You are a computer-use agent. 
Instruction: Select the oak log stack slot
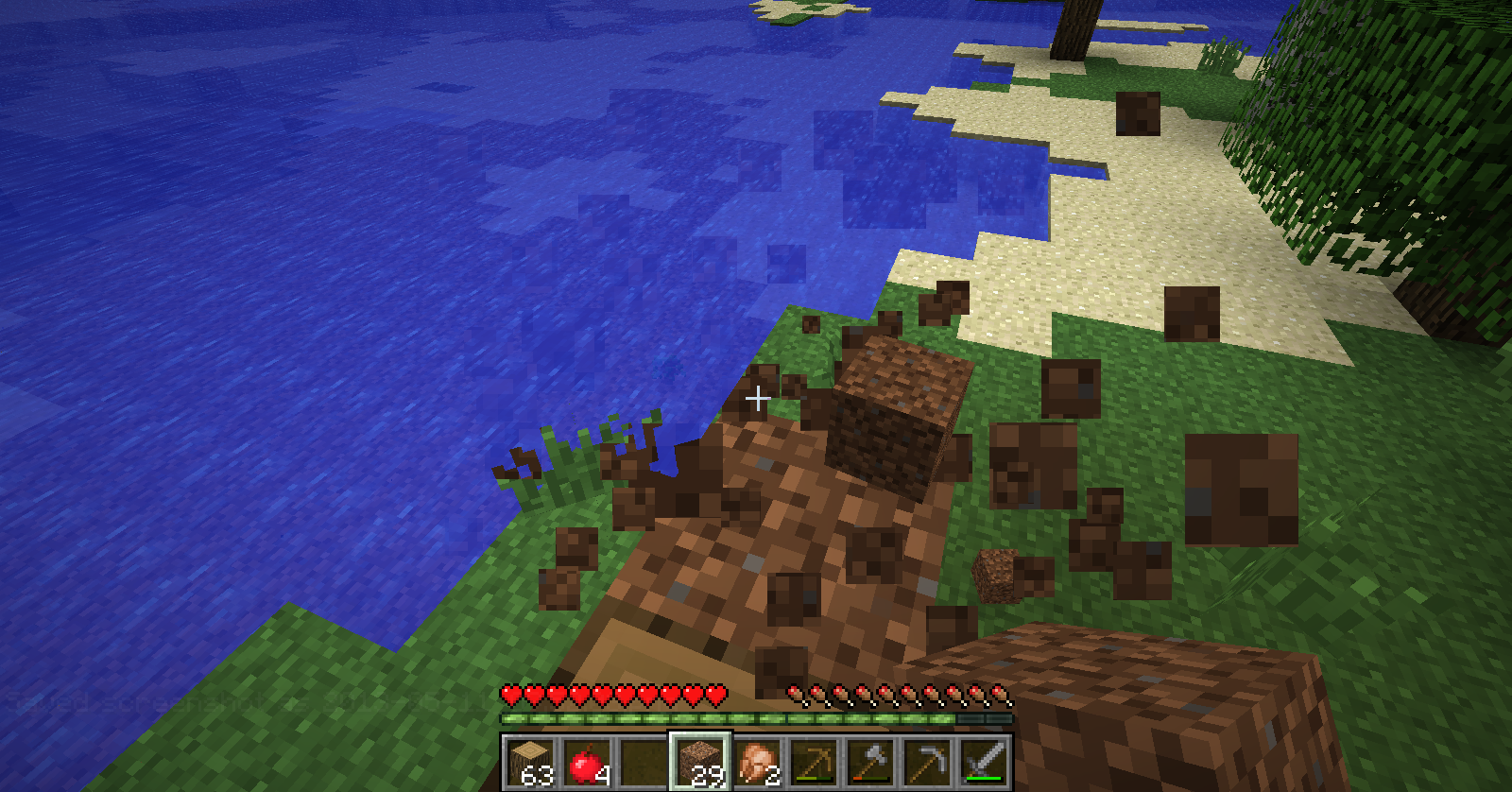530,762
